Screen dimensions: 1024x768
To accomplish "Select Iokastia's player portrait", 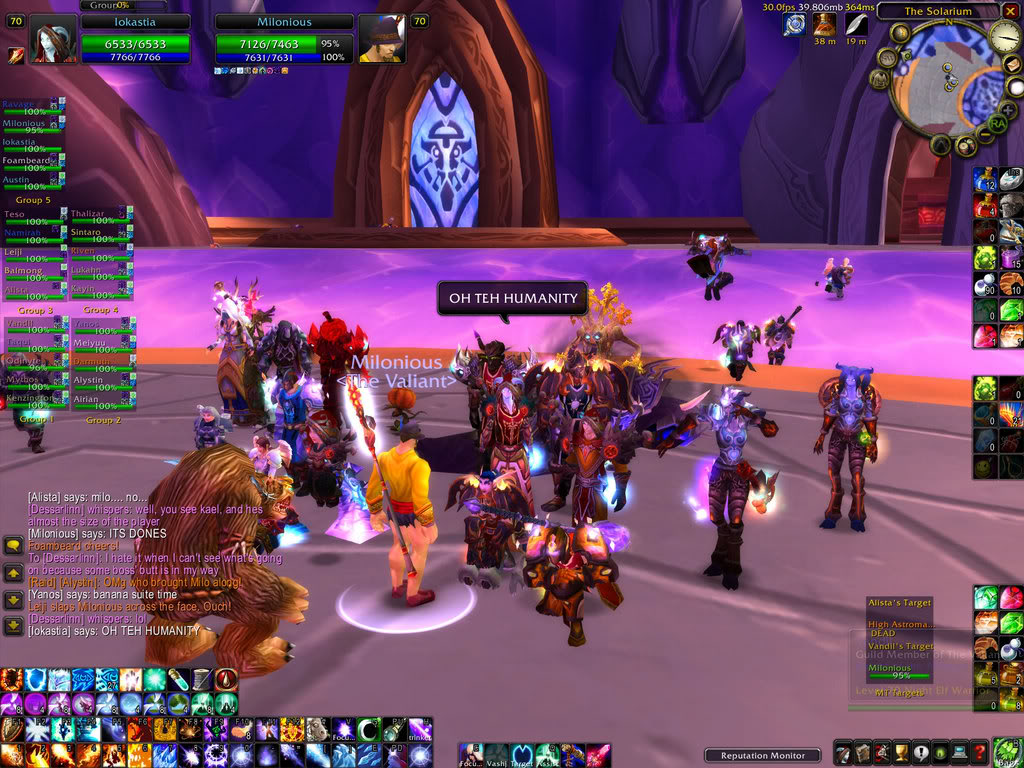I will point(52,40).
